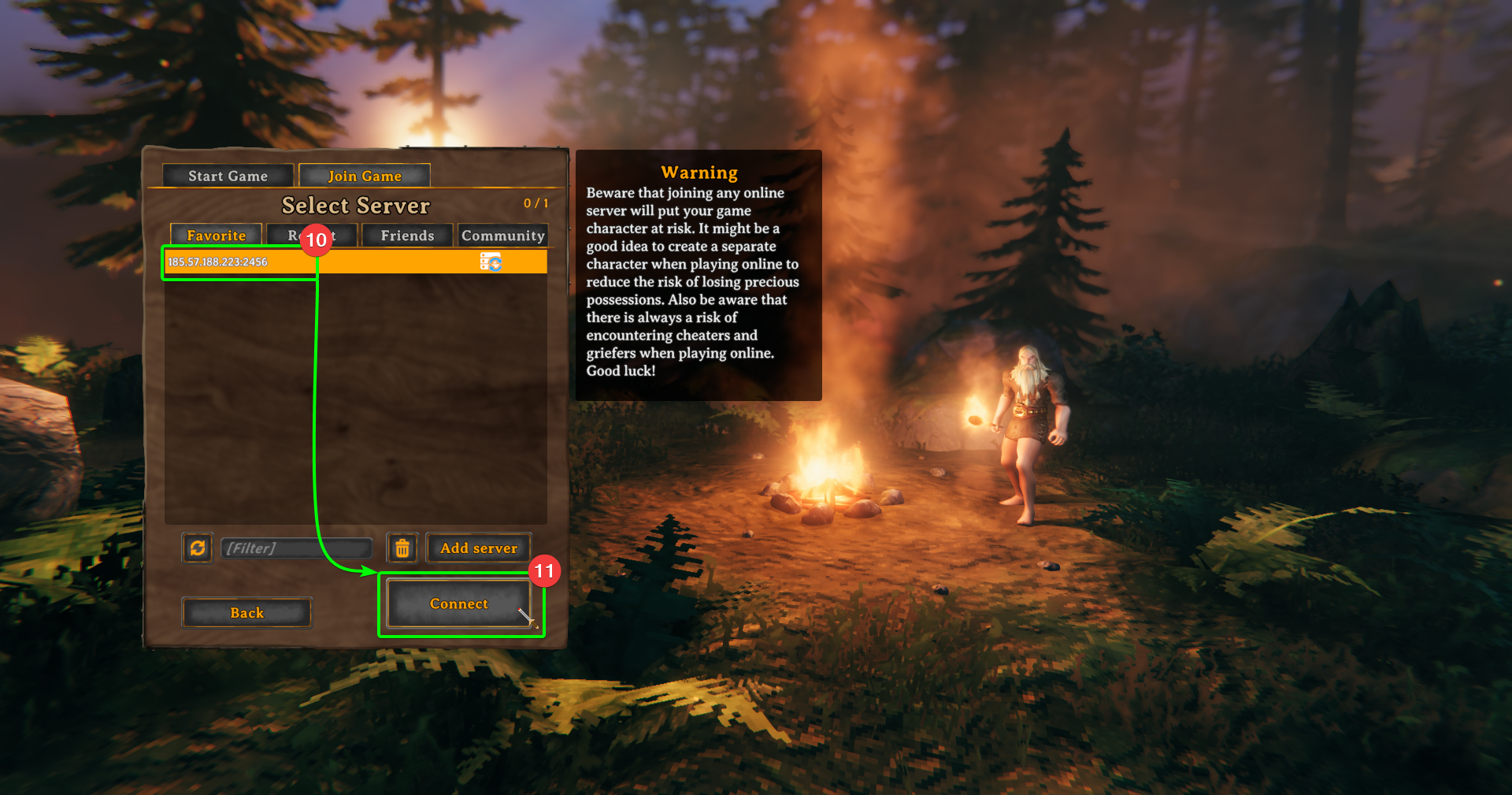Show Recent servers
1512x795 pixels.
tap(312, 235)
